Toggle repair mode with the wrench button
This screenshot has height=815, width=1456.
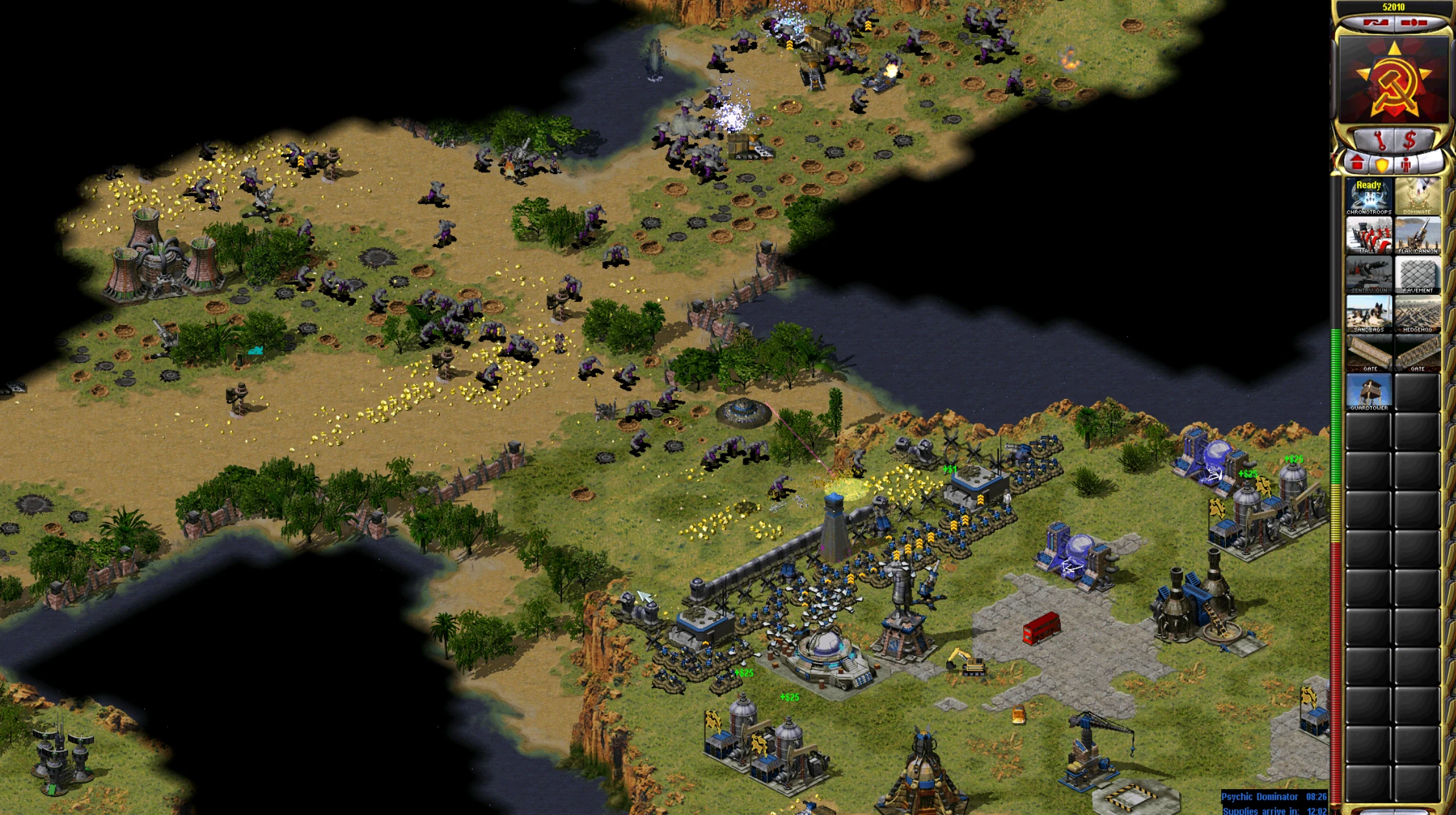pos(1378,139)
